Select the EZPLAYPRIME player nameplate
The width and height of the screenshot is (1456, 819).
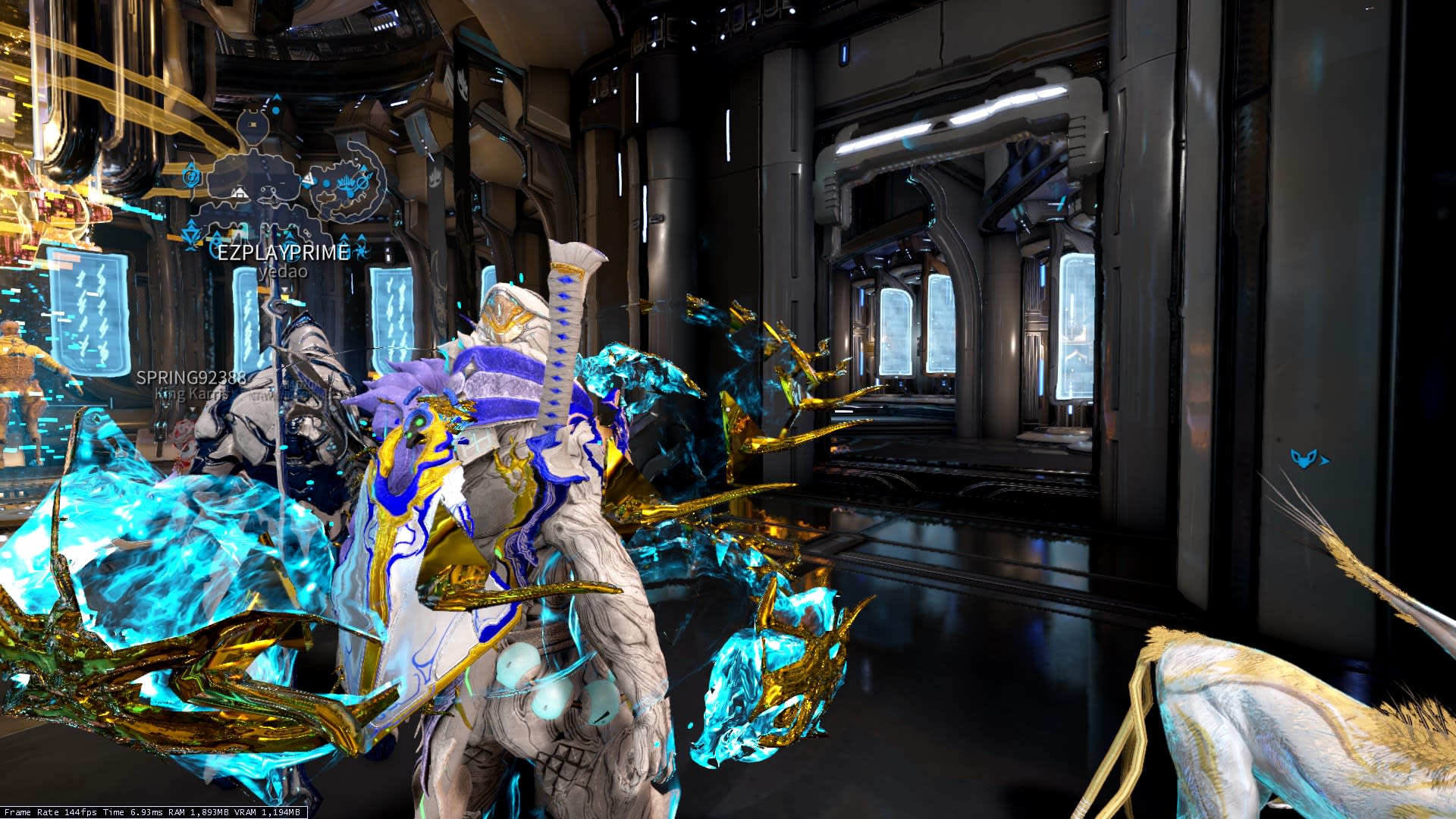[x=284, y=253]
